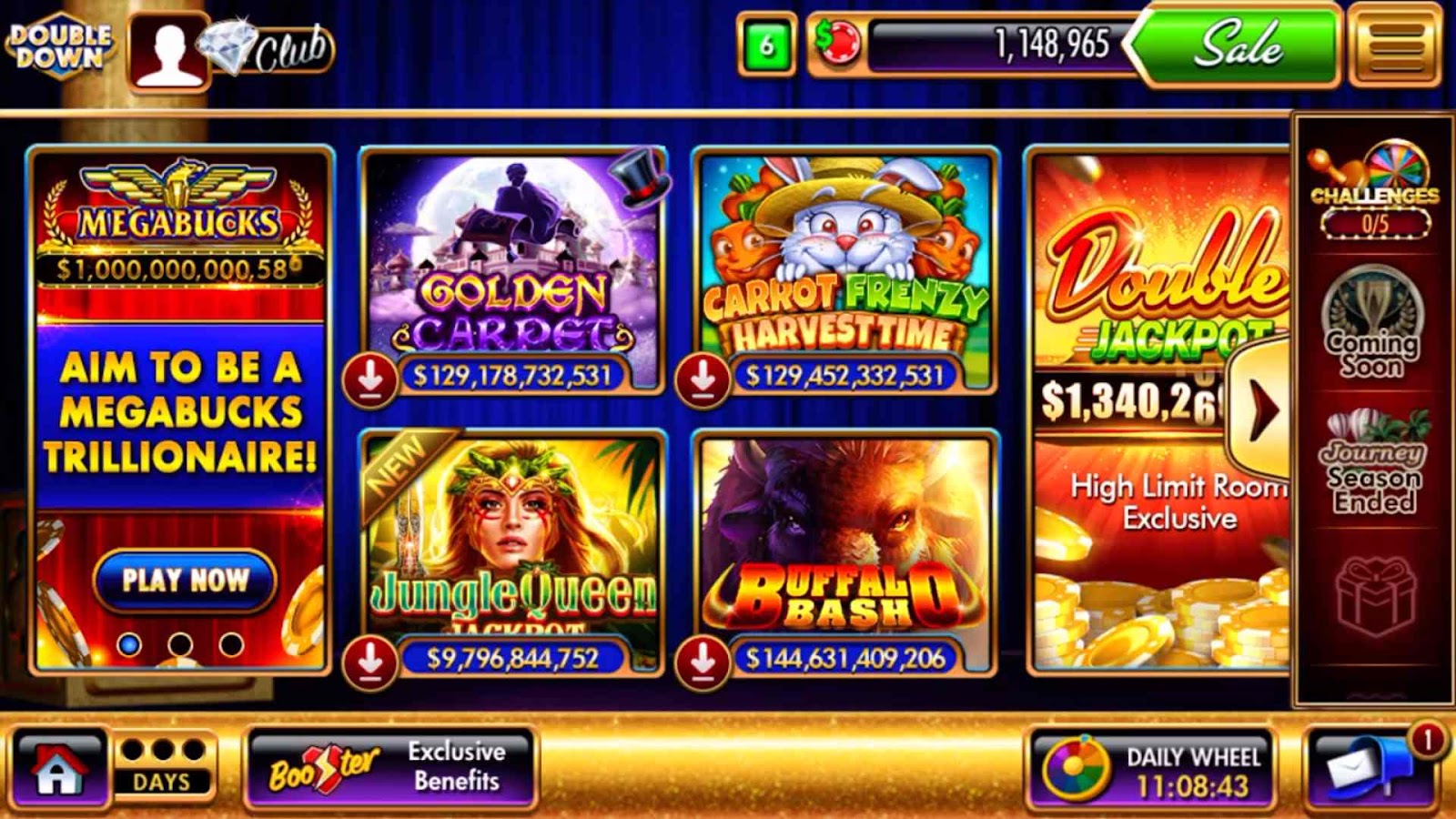
Task: Open the hamburger menu
Action: tap(1396, 44)
